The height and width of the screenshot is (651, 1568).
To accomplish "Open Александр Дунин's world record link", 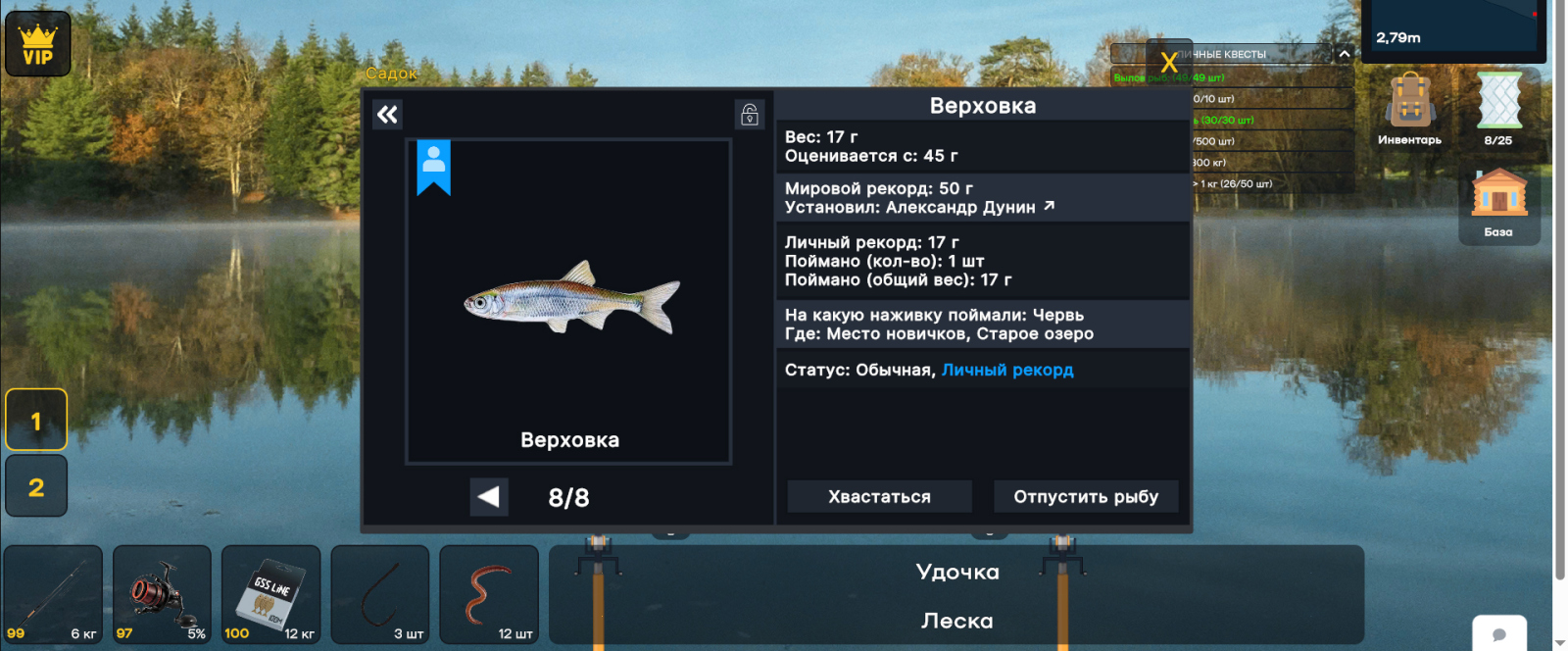I will pyautogui.click(x=1050, y=206).
